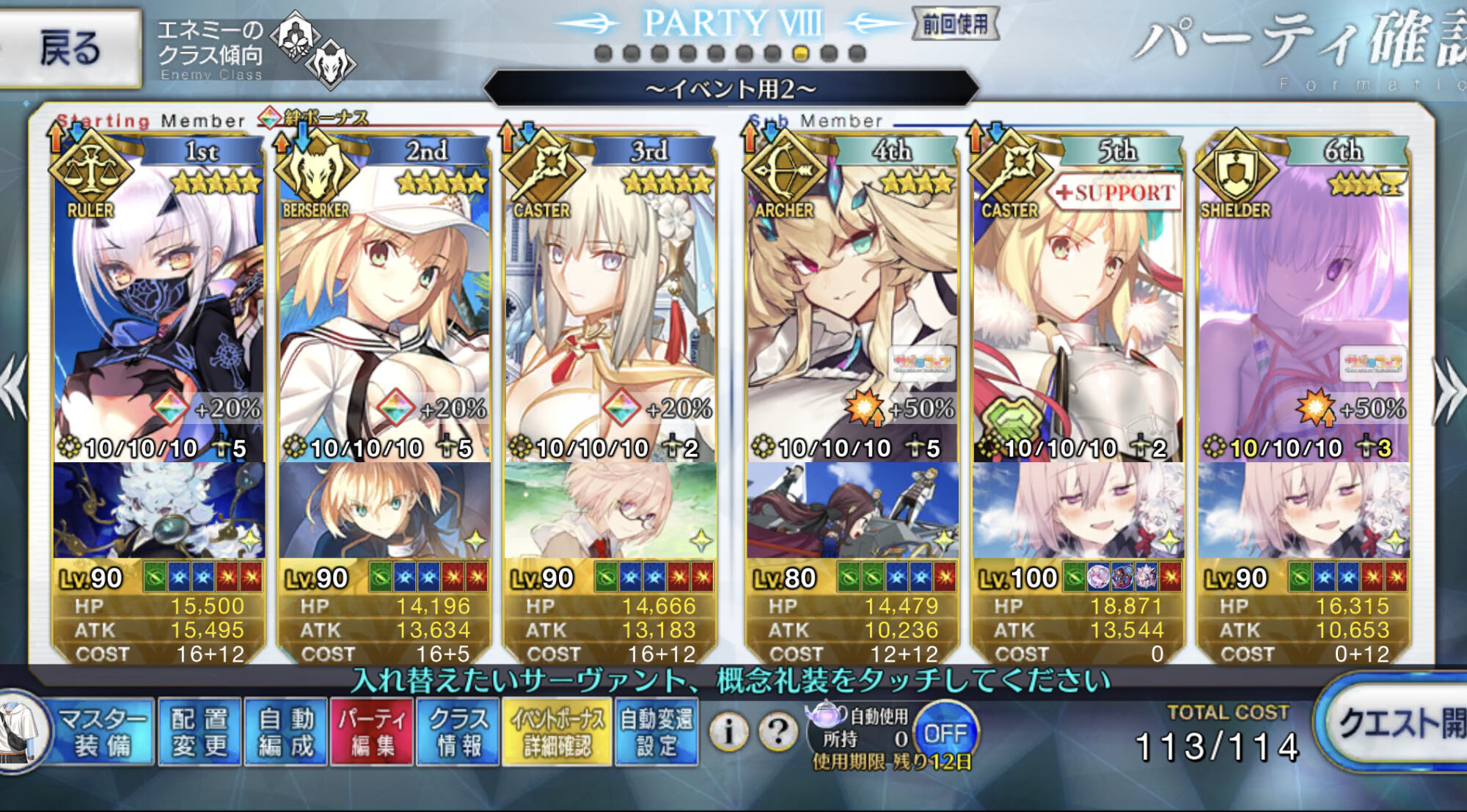Start the quest with クエスト開始
The width and height of the screenshot is (1467, 812).
click(x=1397, y=725)
